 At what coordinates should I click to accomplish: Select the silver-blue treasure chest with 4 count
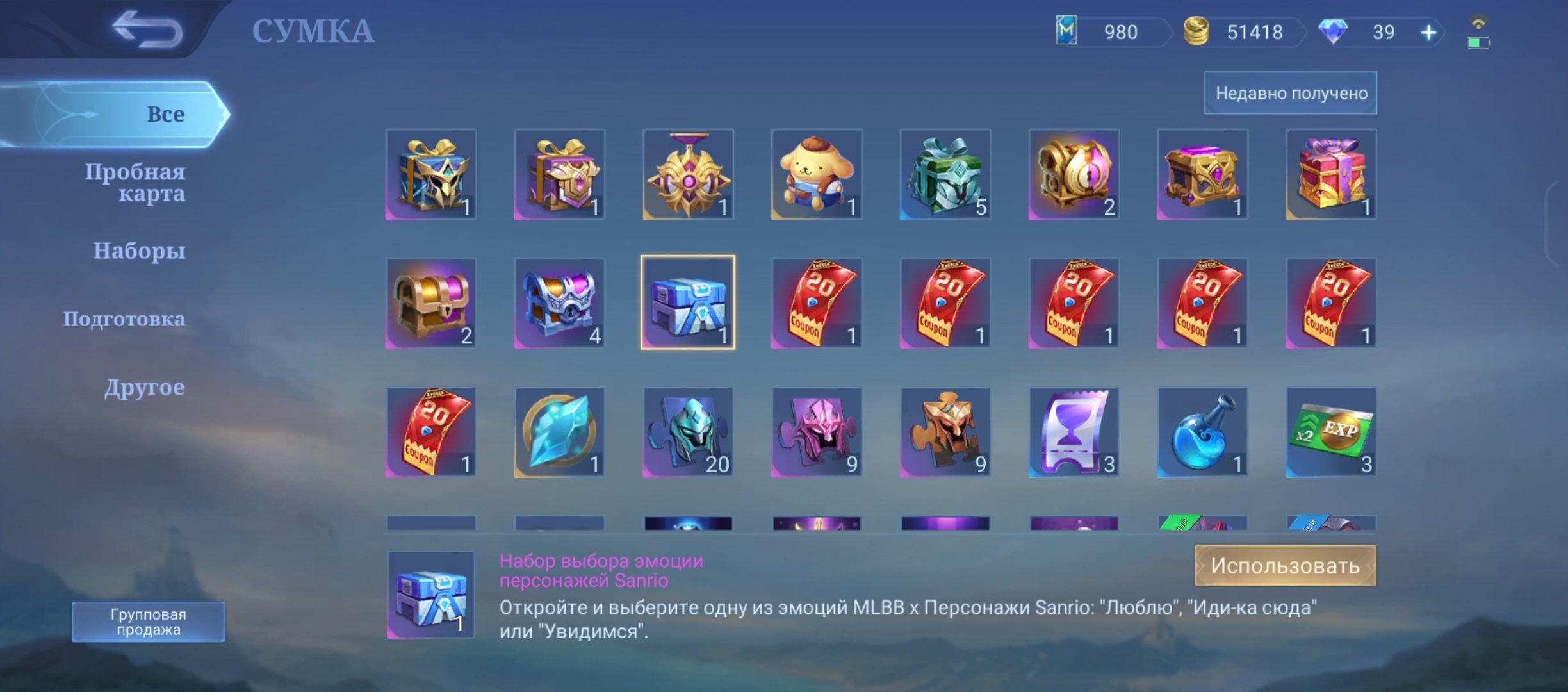[559, 303]
